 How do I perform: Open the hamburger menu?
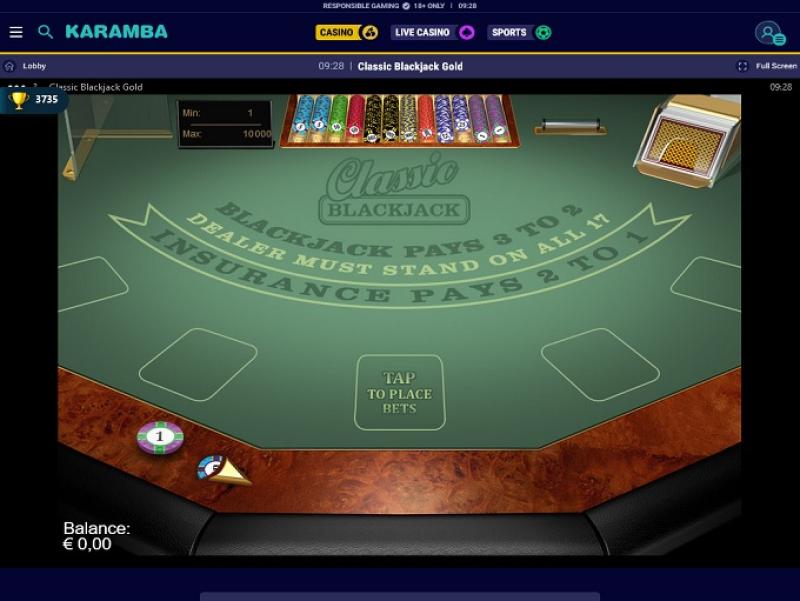[x=16, y=32]
